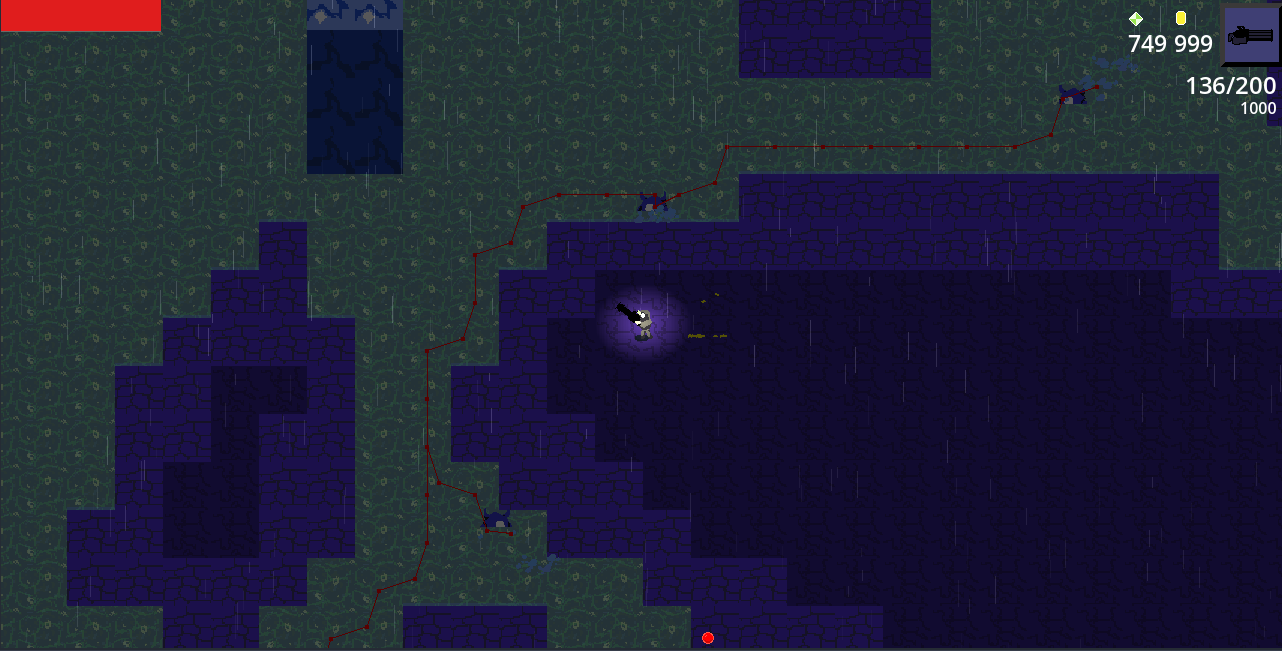Select the minigun weapon slot
Viewport: 1282px width, 651px height.
(1251, 35)
